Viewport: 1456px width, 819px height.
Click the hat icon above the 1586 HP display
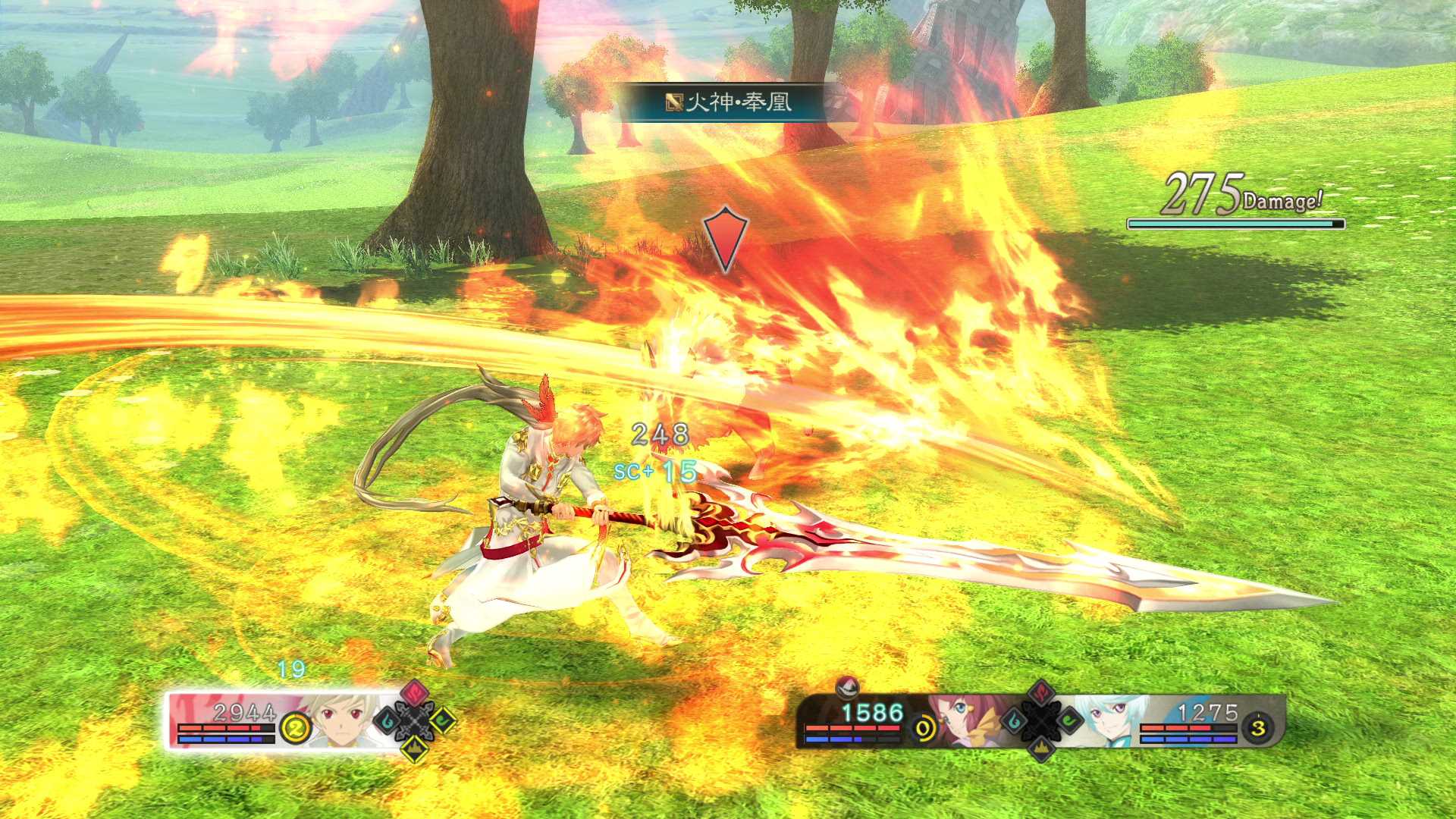(x=846, y=689)
